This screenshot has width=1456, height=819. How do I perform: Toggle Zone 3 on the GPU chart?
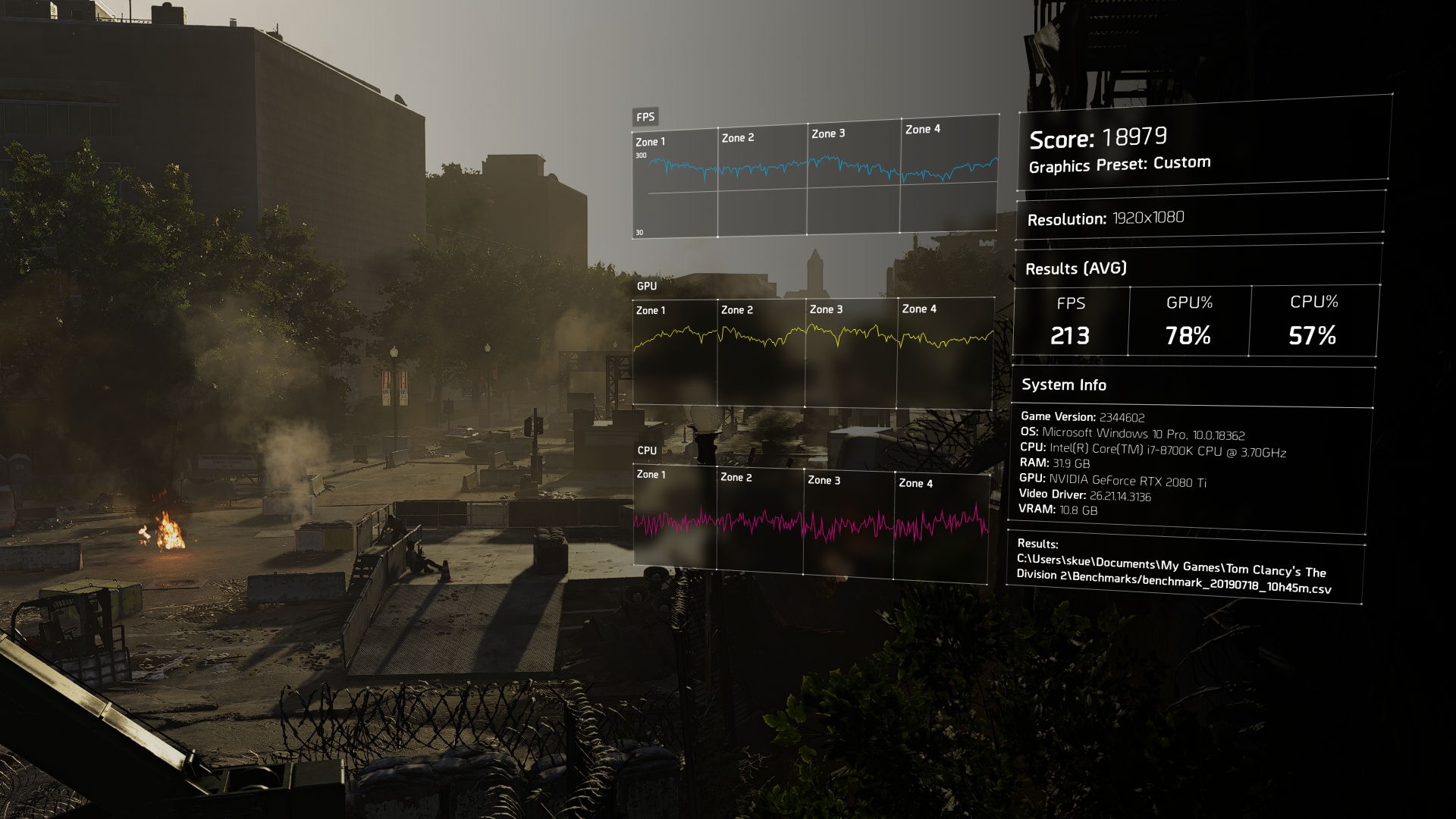pyautogui.click(x=826, y=309)
